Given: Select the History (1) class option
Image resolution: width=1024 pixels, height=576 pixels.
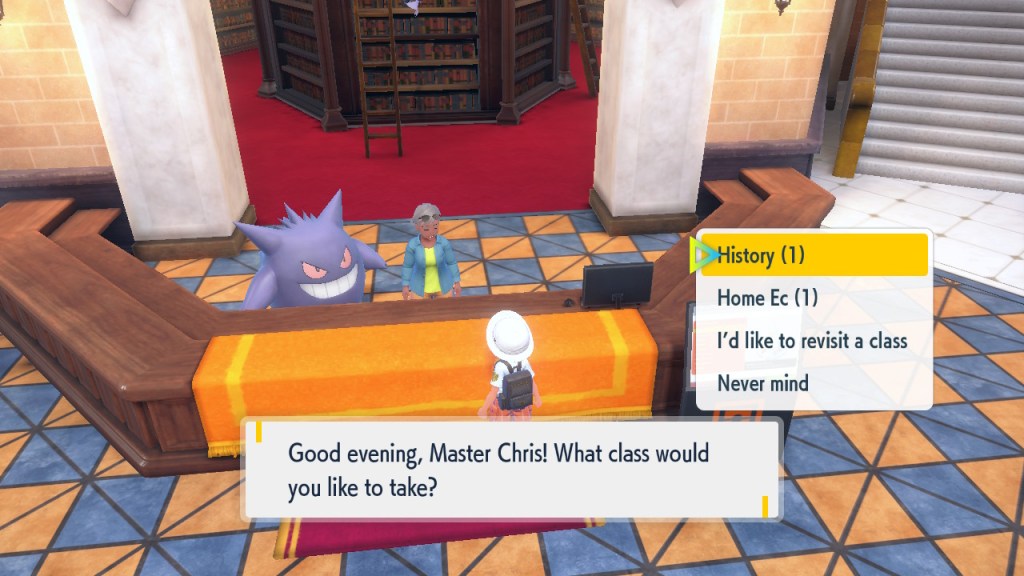Looking at the screenshot, I should [x=813, y=256].
